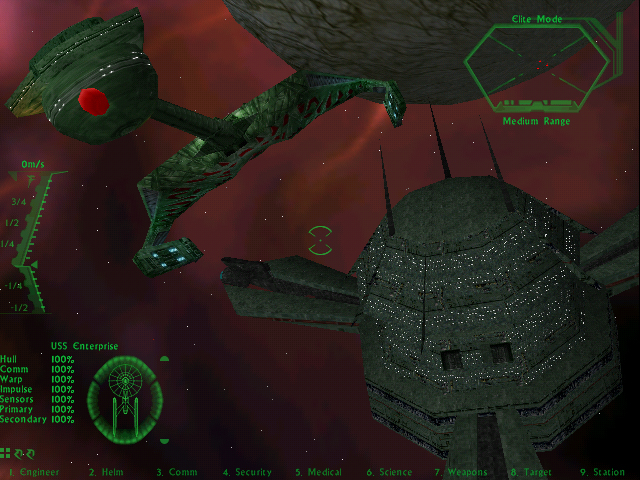Open the Engineer menu
Image resolution: width=640 pixels, height=480 pixels.
click(x=34, y=472)
